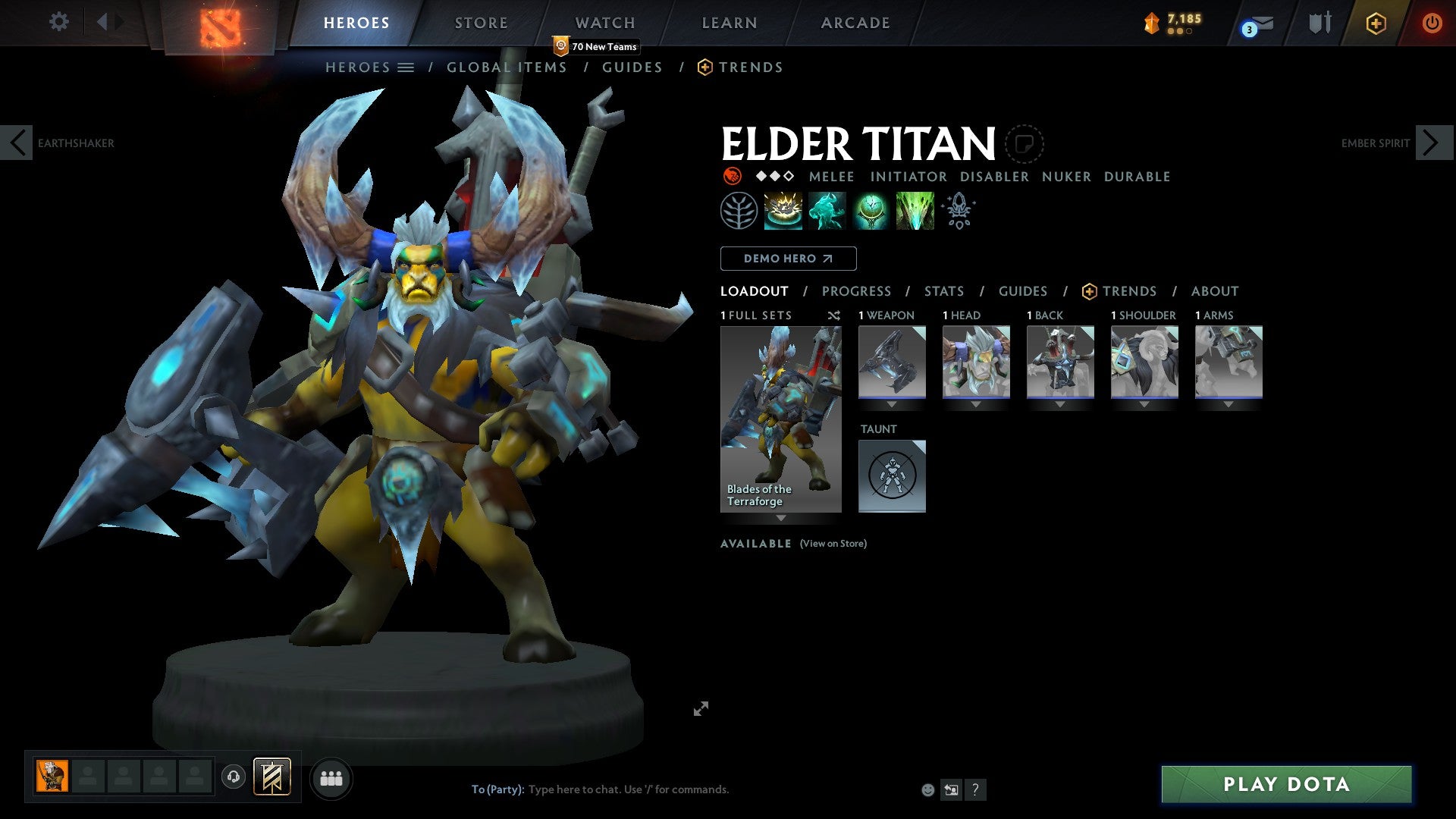The image size is (1456, 819).
Task: Expand the Head slot item dropdown
Action: [976, 404]
